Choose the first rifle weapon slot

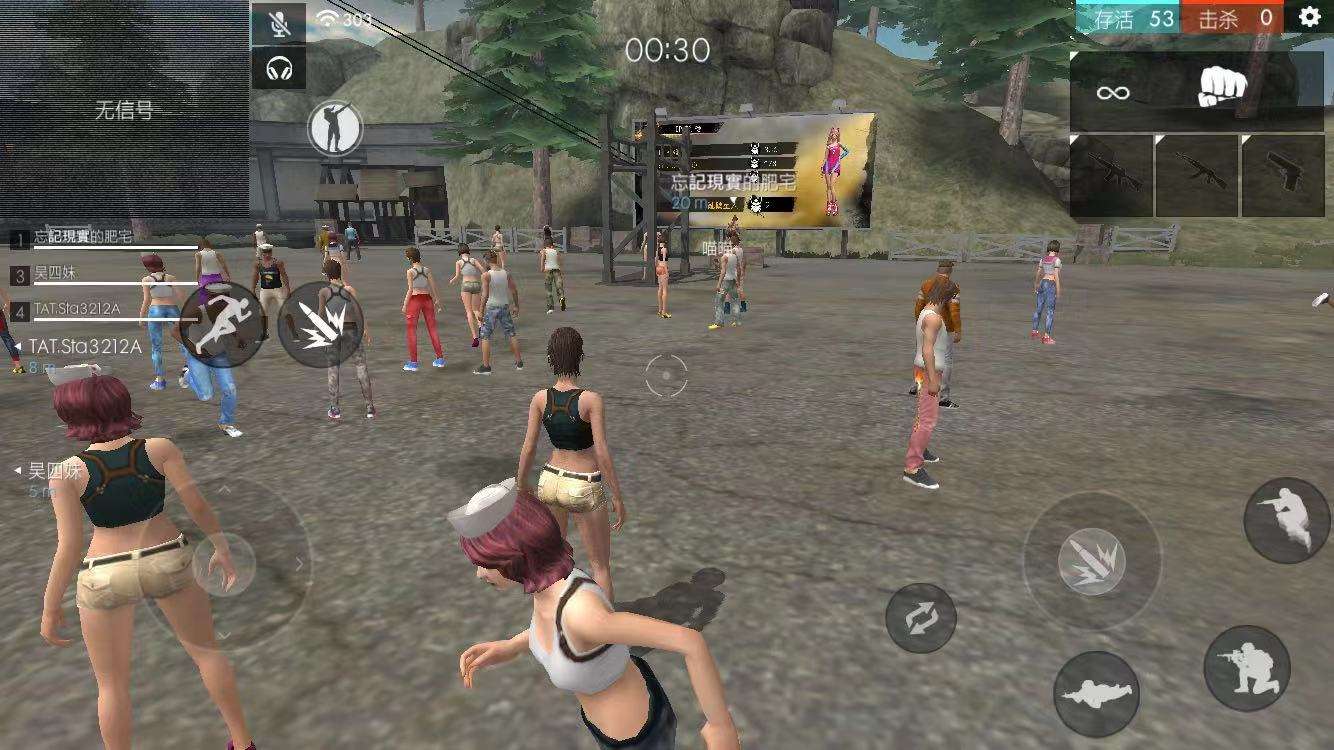coord(1110,176)
